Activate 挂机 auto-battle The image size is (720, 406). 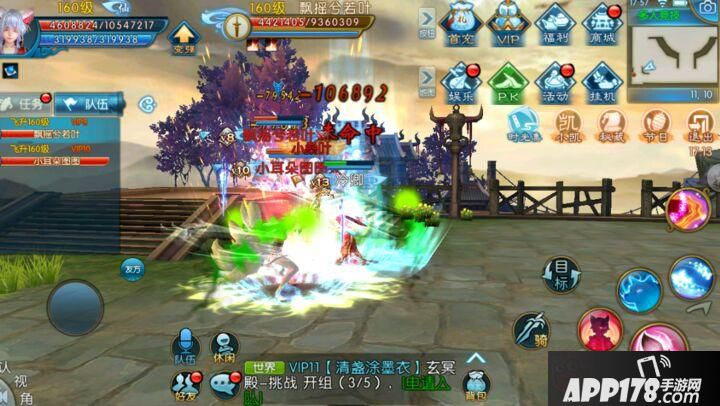[603, 81]
